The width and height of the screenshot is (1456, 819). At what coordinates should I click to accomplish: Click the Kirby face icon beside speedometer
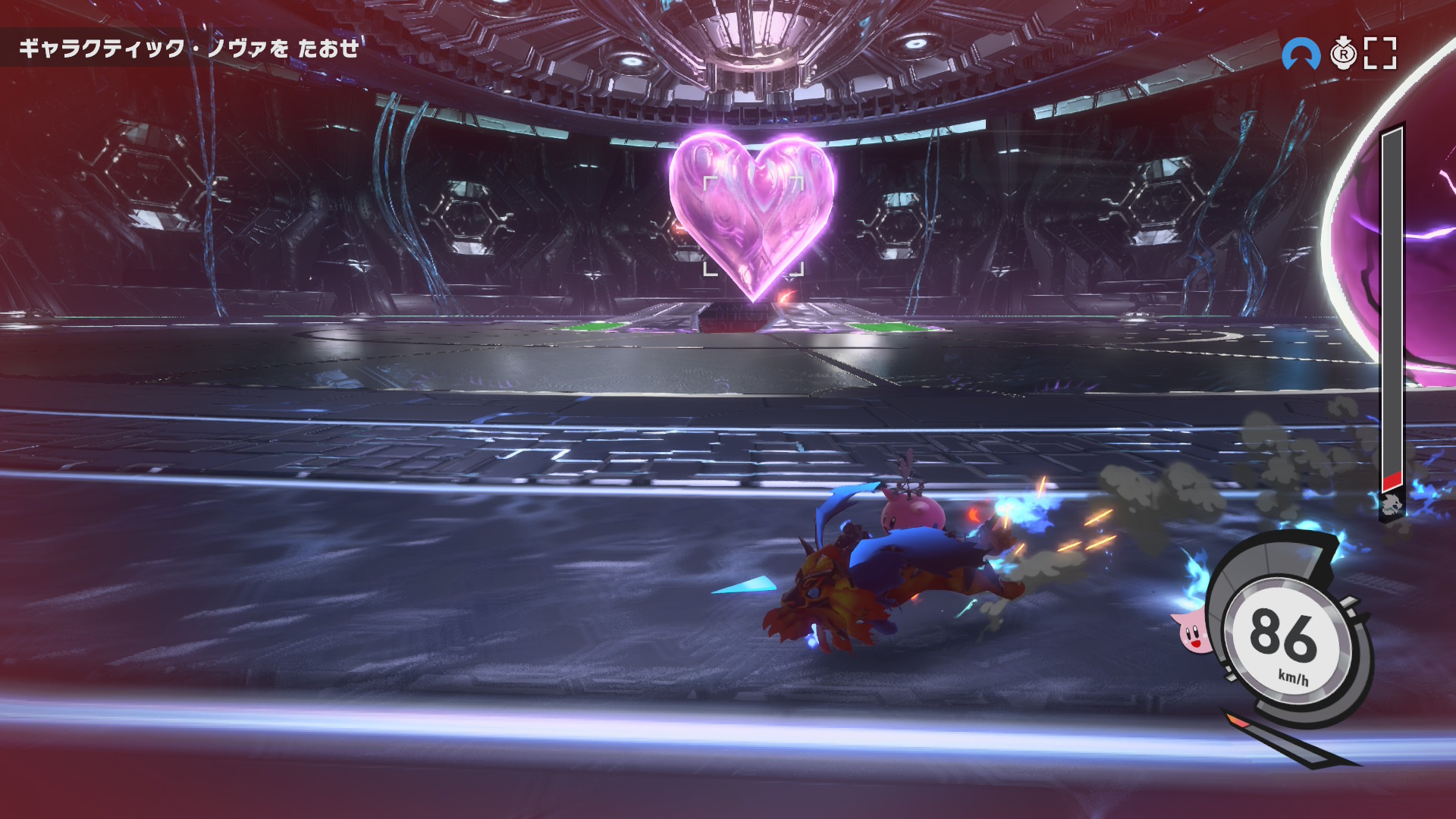[1192, 632]
